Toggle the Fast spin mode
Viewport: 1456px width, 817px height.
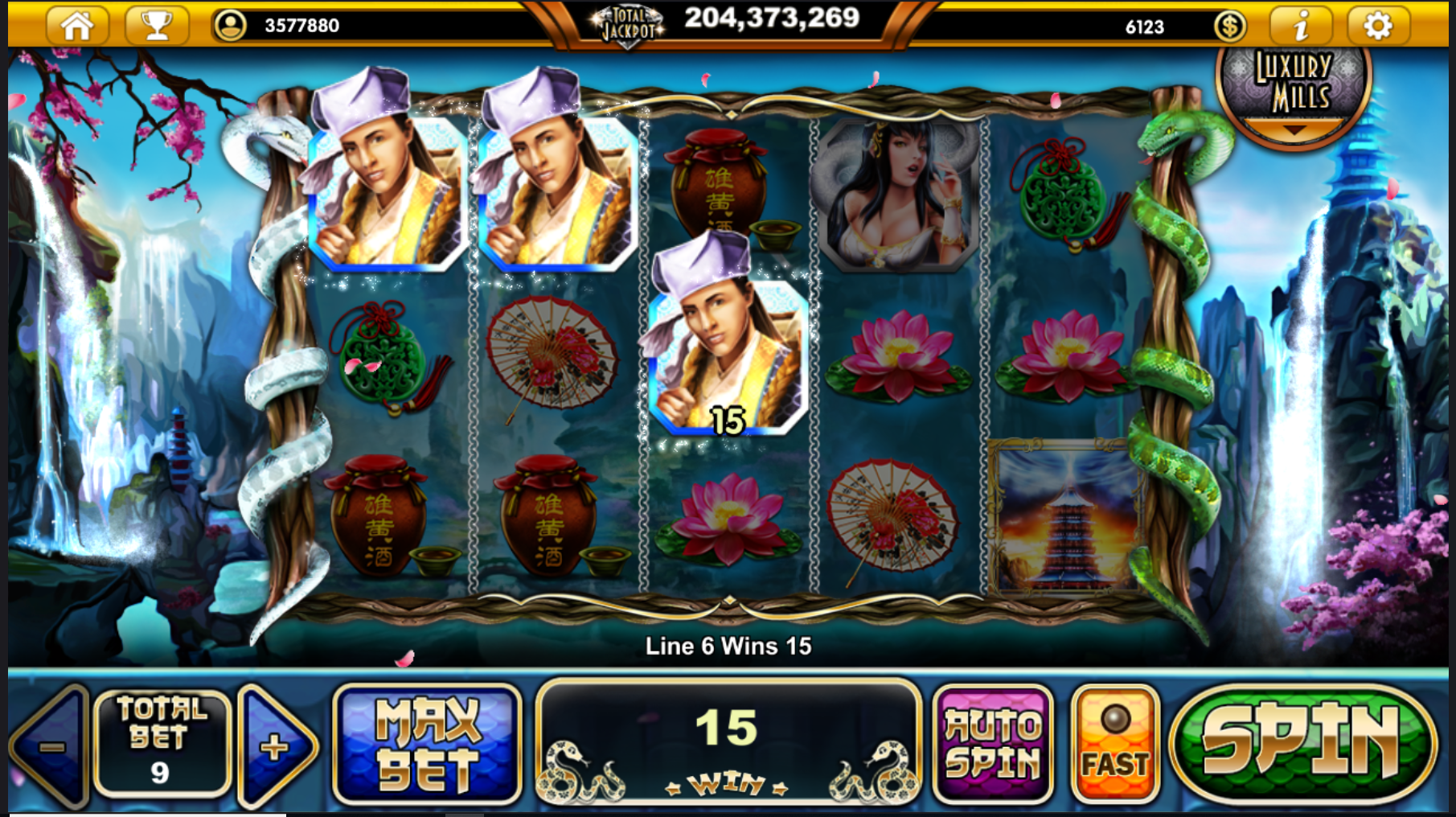coord(1115,744)
